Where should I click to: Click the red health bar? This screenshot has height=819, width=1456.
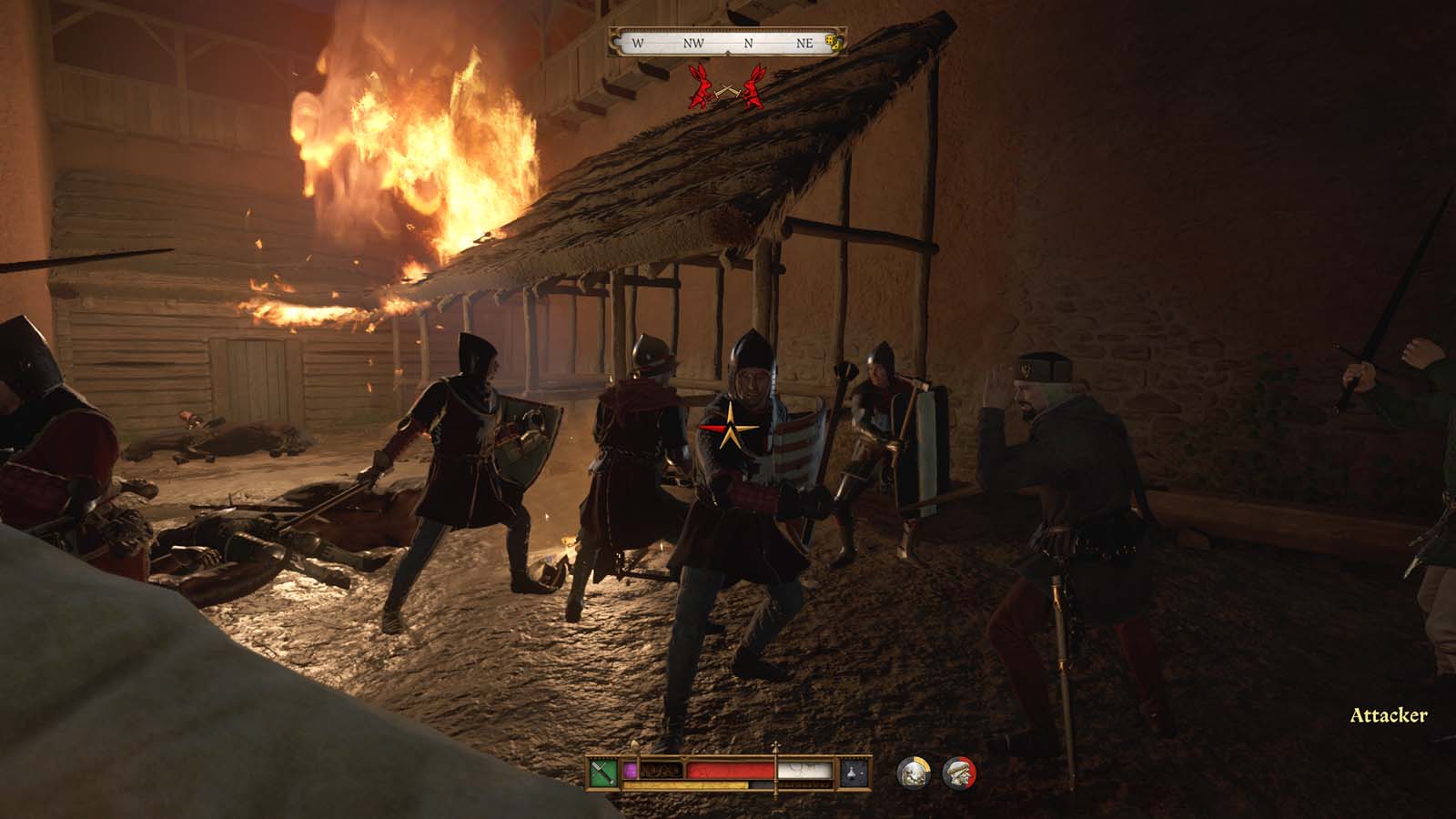[732, 769]
